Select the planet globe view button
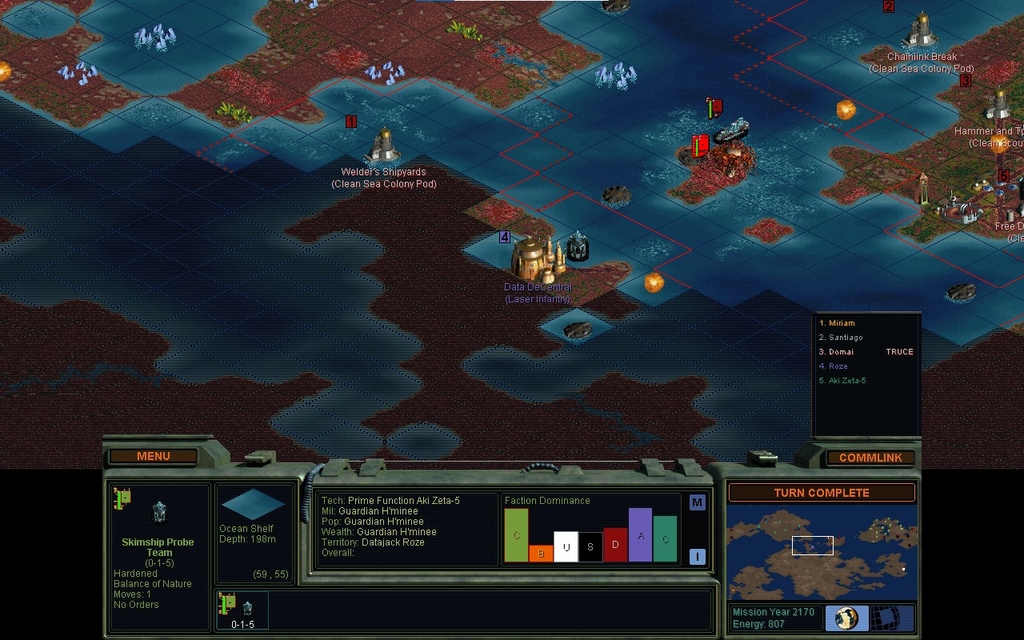The height and width of the screenshot is (640, 1024). 846,617
